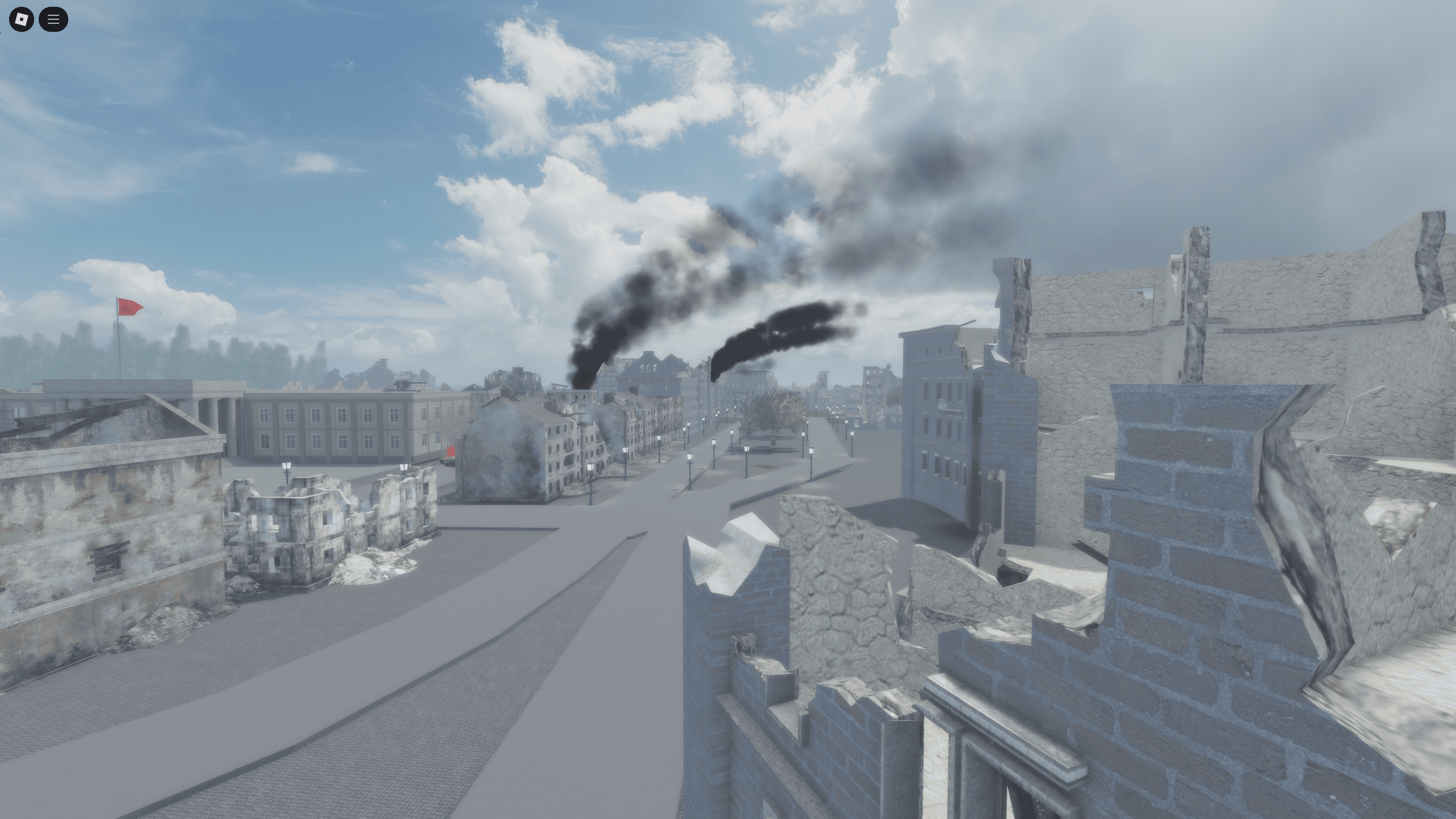Open the hamburger menu icon
Image resolution: width=1456 pixels, height=819 pixels.
tap(54, 20)
